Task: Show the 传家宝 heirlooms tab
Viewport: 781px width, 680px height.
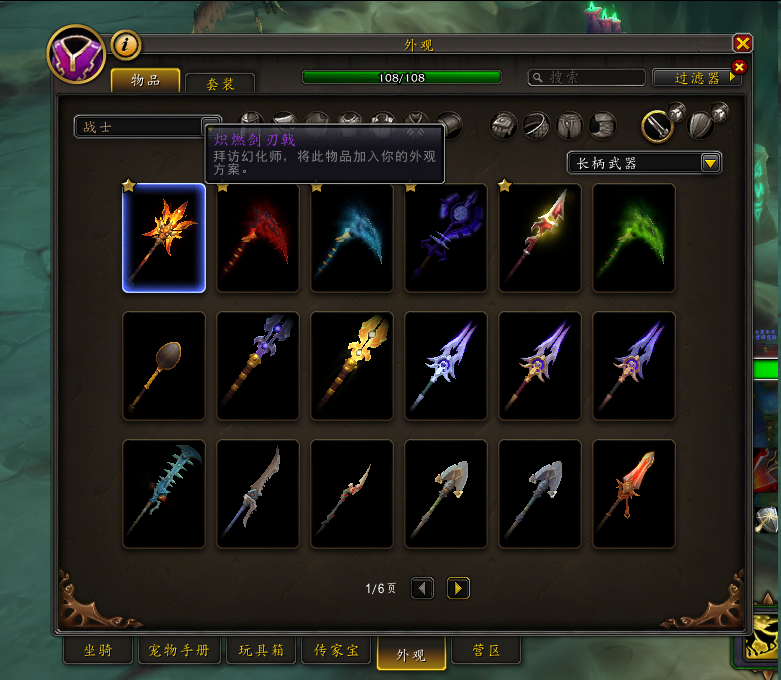Action: point(337,651)
